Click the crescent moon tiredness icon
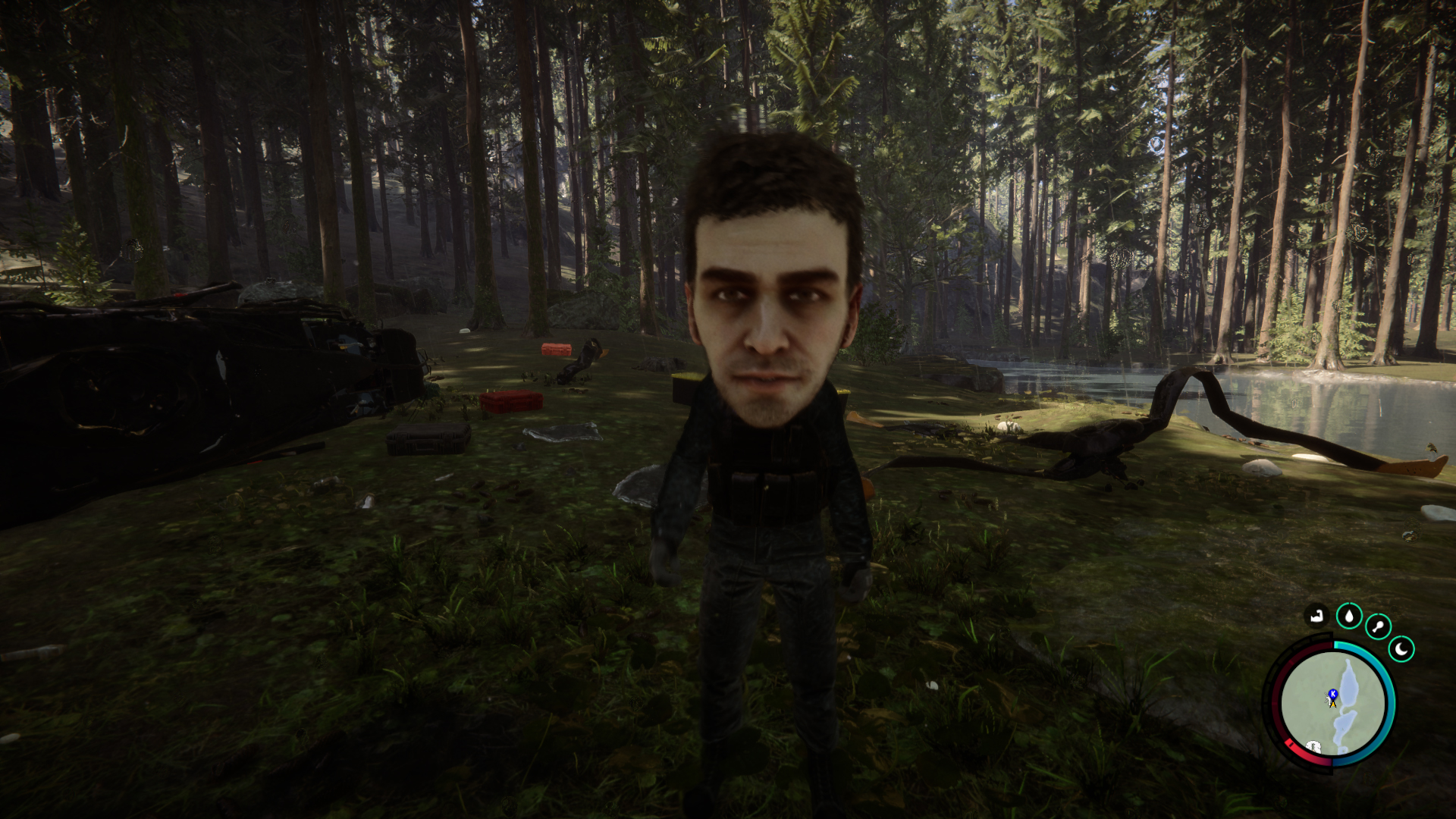1456x819 pixels. coord(1401,648)
